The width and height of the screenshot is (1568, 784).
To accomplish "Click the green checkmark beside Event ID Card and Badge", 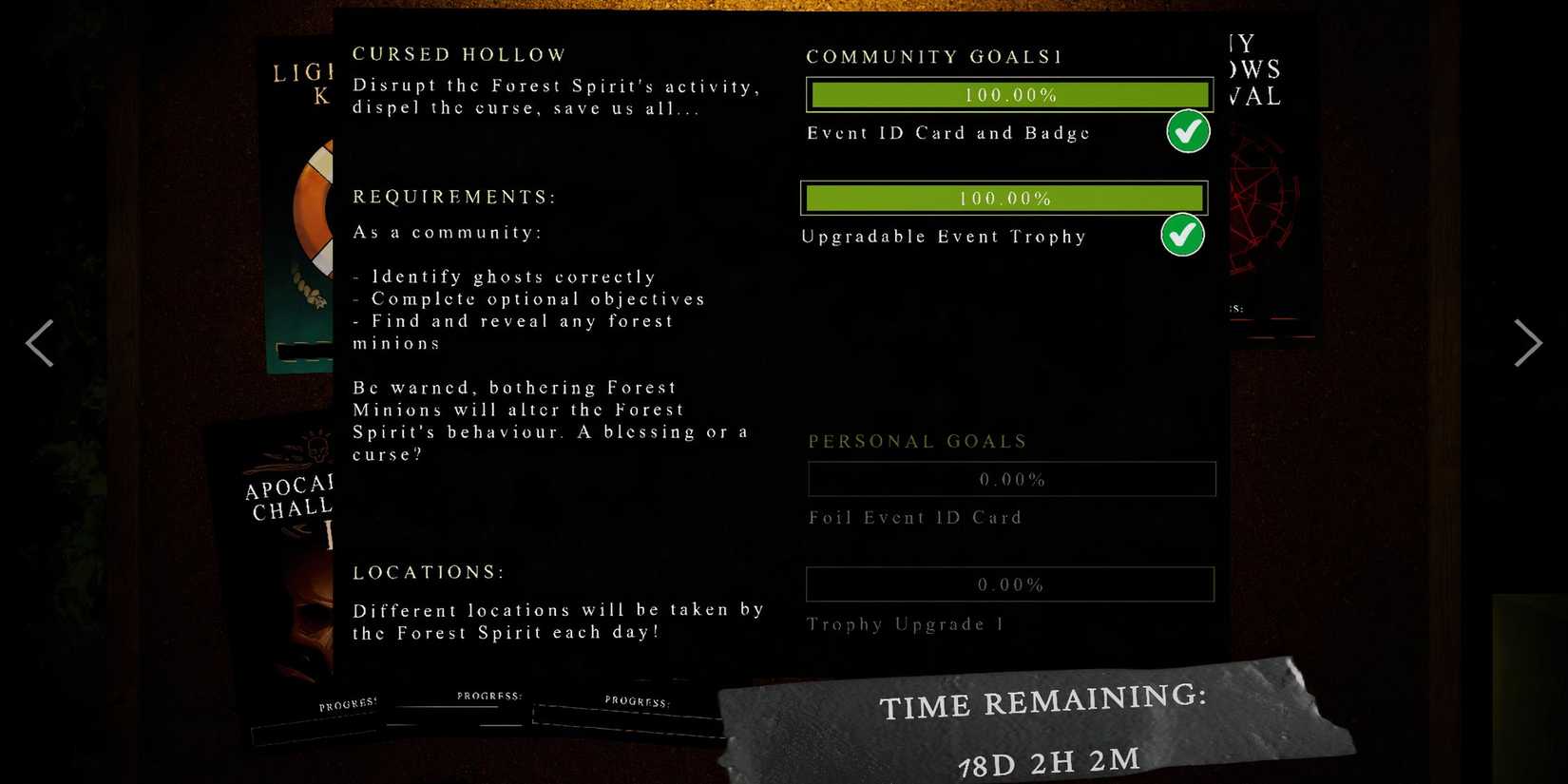I will [x=1188, y=132].
